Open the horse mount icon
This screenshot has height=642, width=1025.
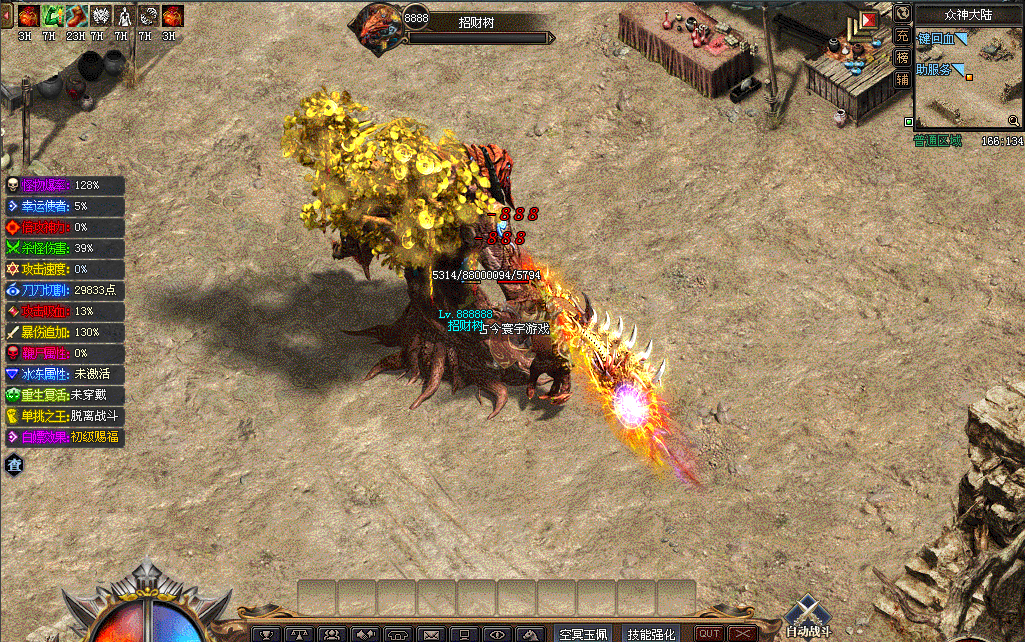click(x=530, y=634)
